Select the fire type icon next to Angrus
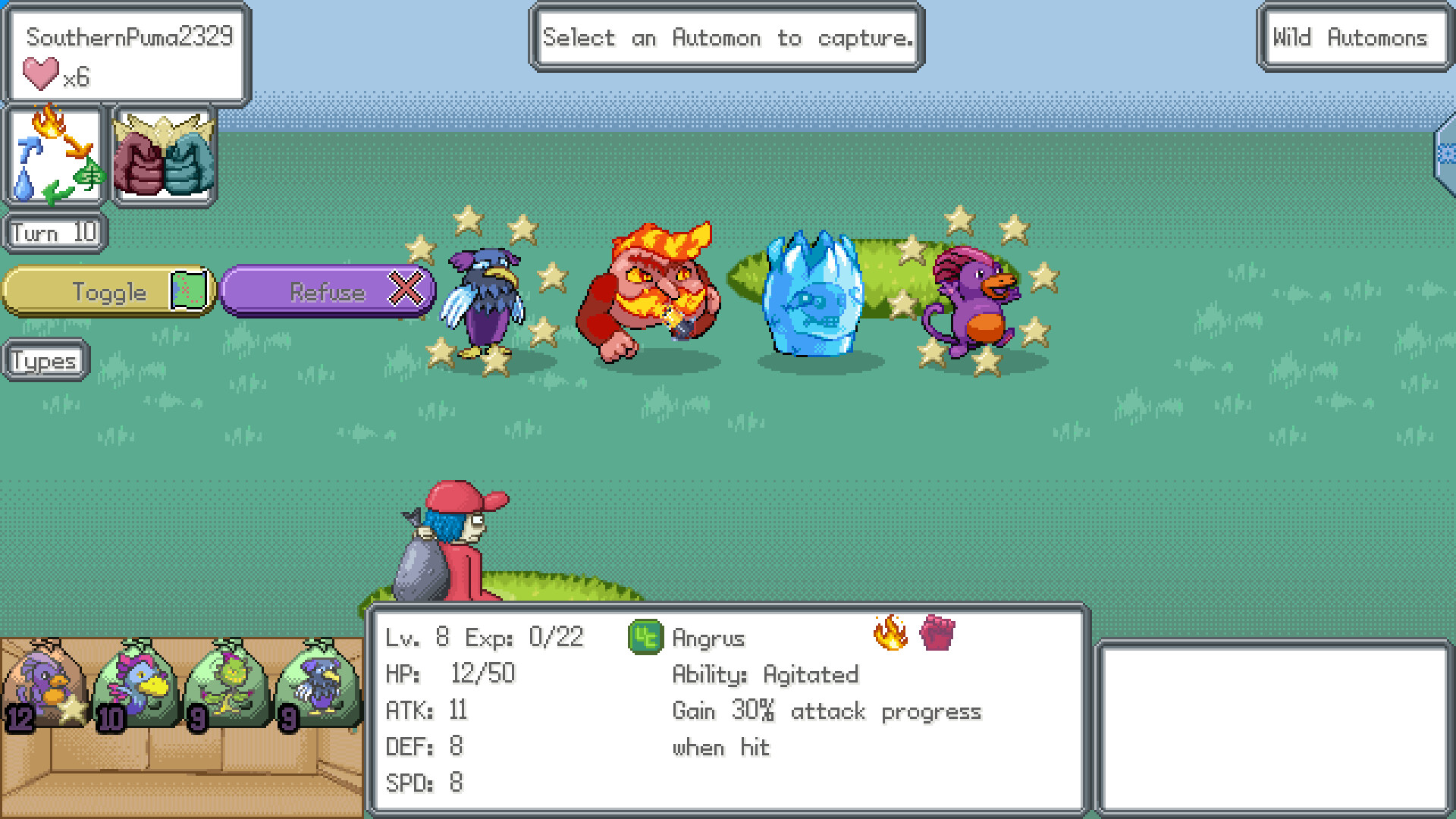 (889, 635)
